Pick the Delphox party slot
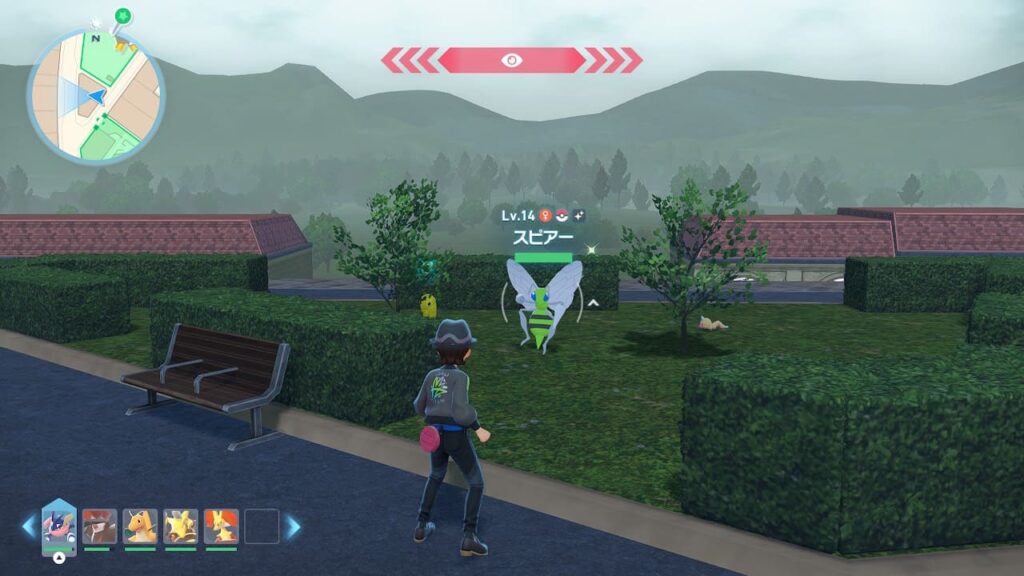 coord(221,526)
